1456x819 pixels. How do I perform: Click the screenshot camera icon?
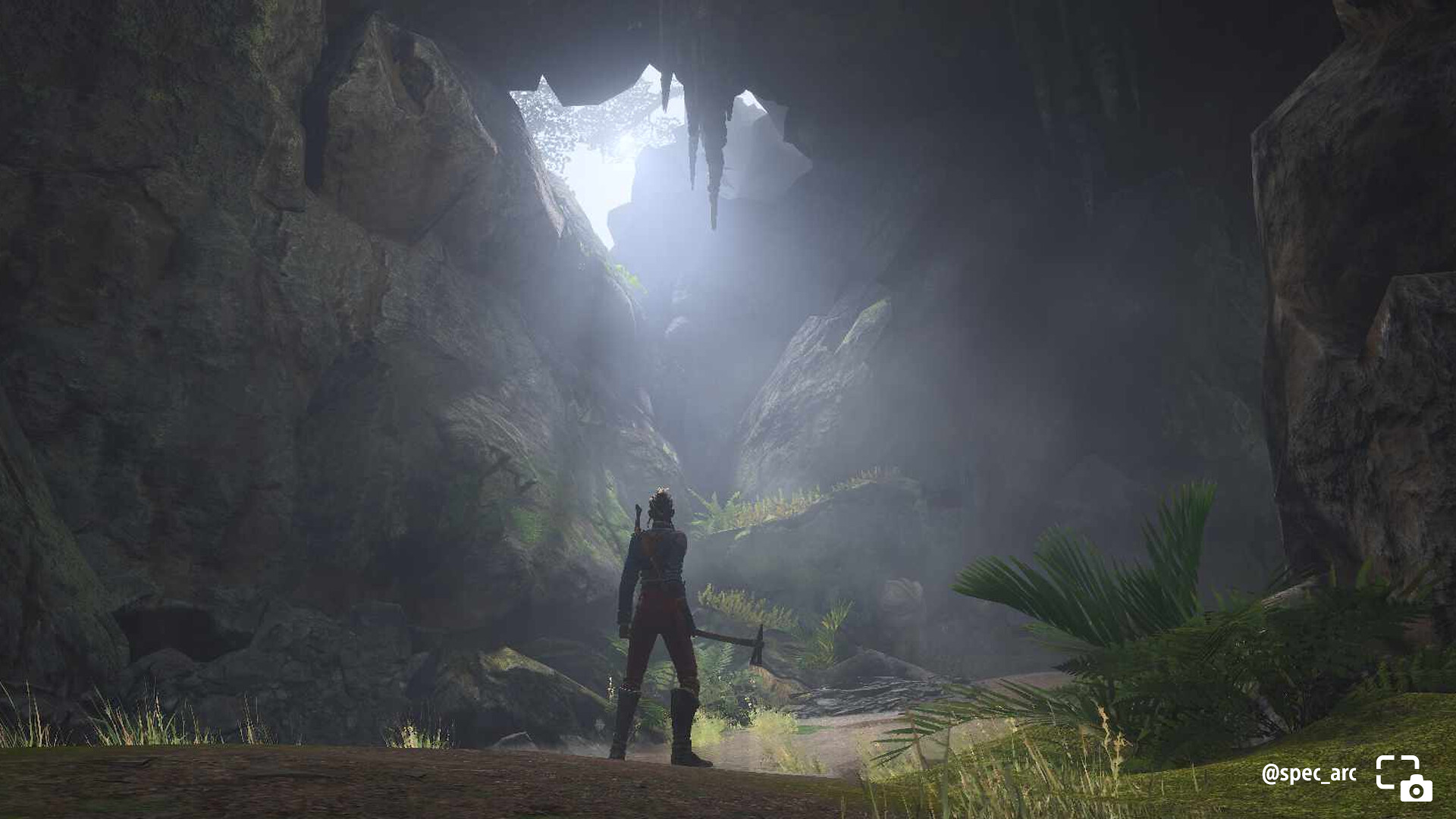tap(1404, 778)
